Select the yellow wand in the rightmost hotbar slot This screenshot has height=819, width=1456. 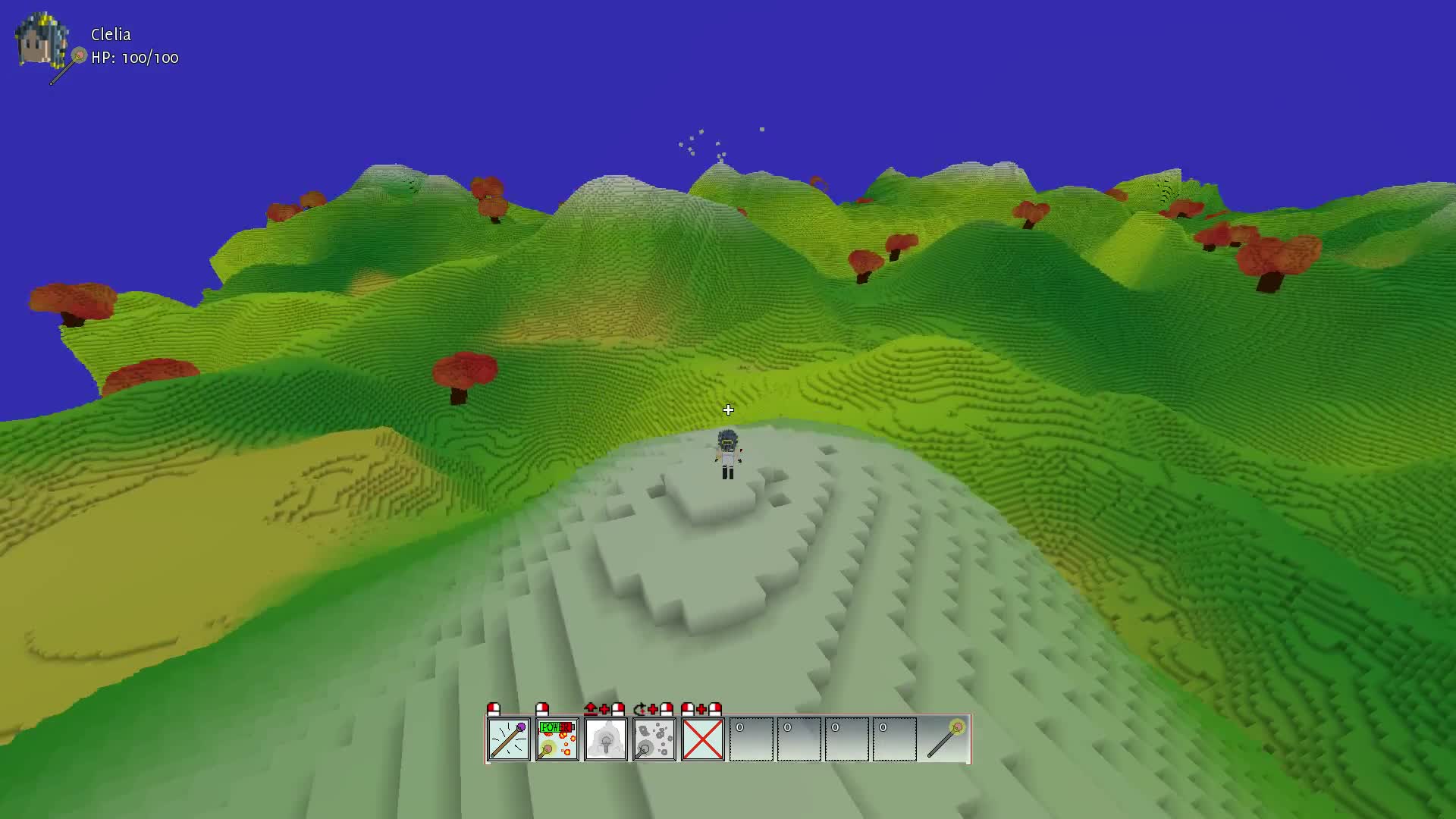(x=946, y=739)
